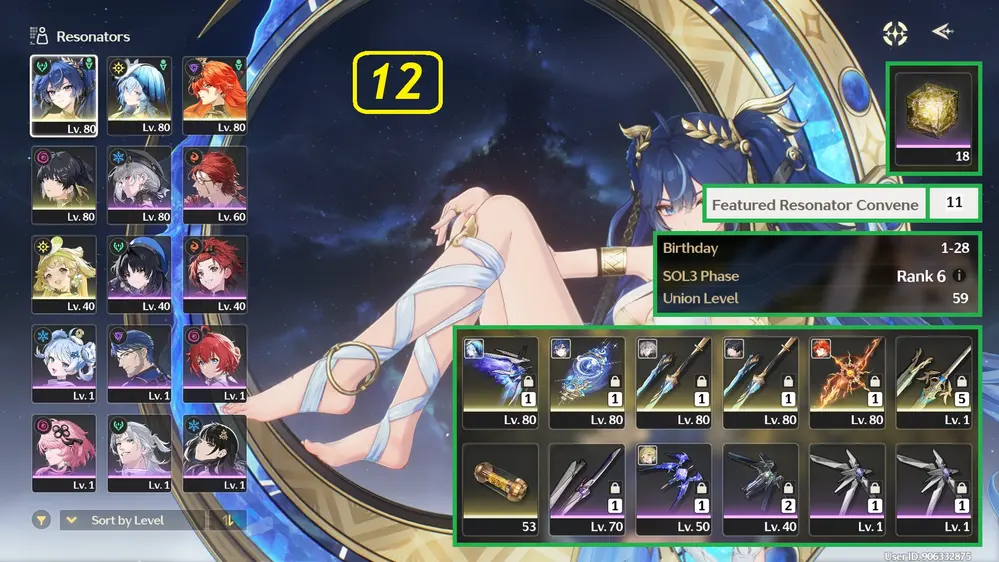
Task: Select the silver-haired Lv. 80 resonator with hat
Action: pyautogui.click(x=139, y=185)
